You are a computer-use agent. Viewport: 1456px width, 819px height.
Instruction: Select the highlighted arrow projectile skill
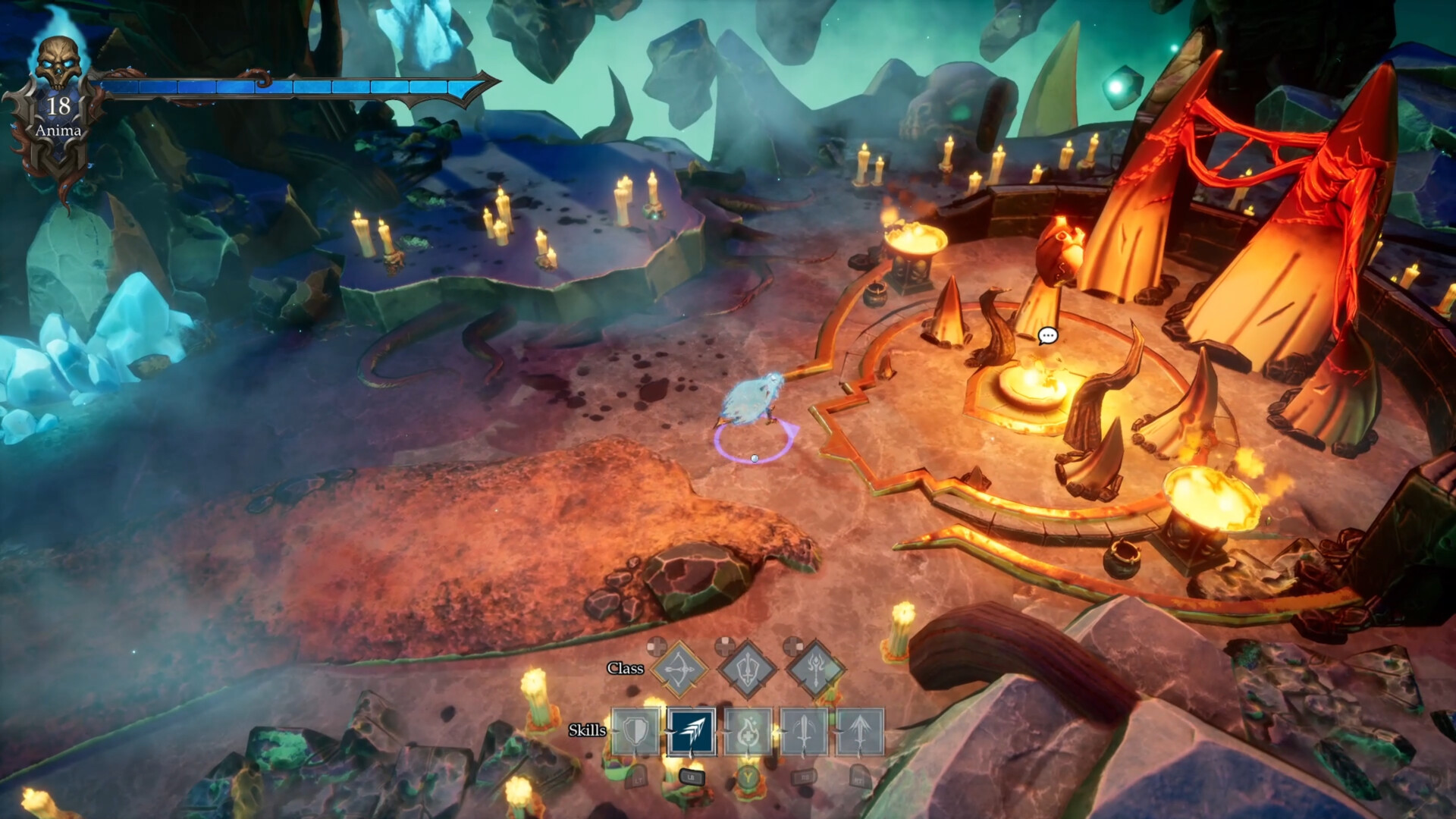click(x=692, y=731)
